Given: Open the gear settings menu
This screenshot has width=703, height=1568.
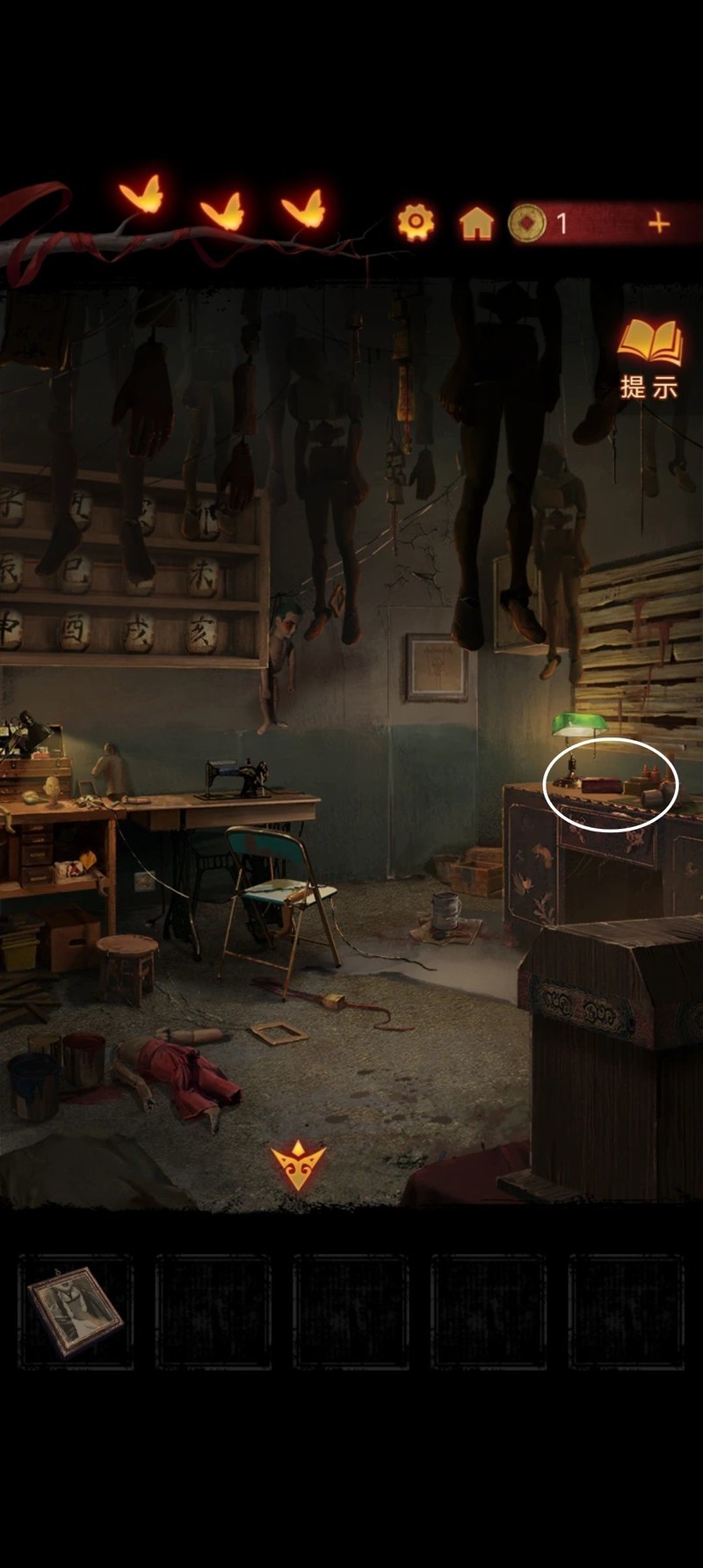Looking at the screenshot, I should (416, 222).
